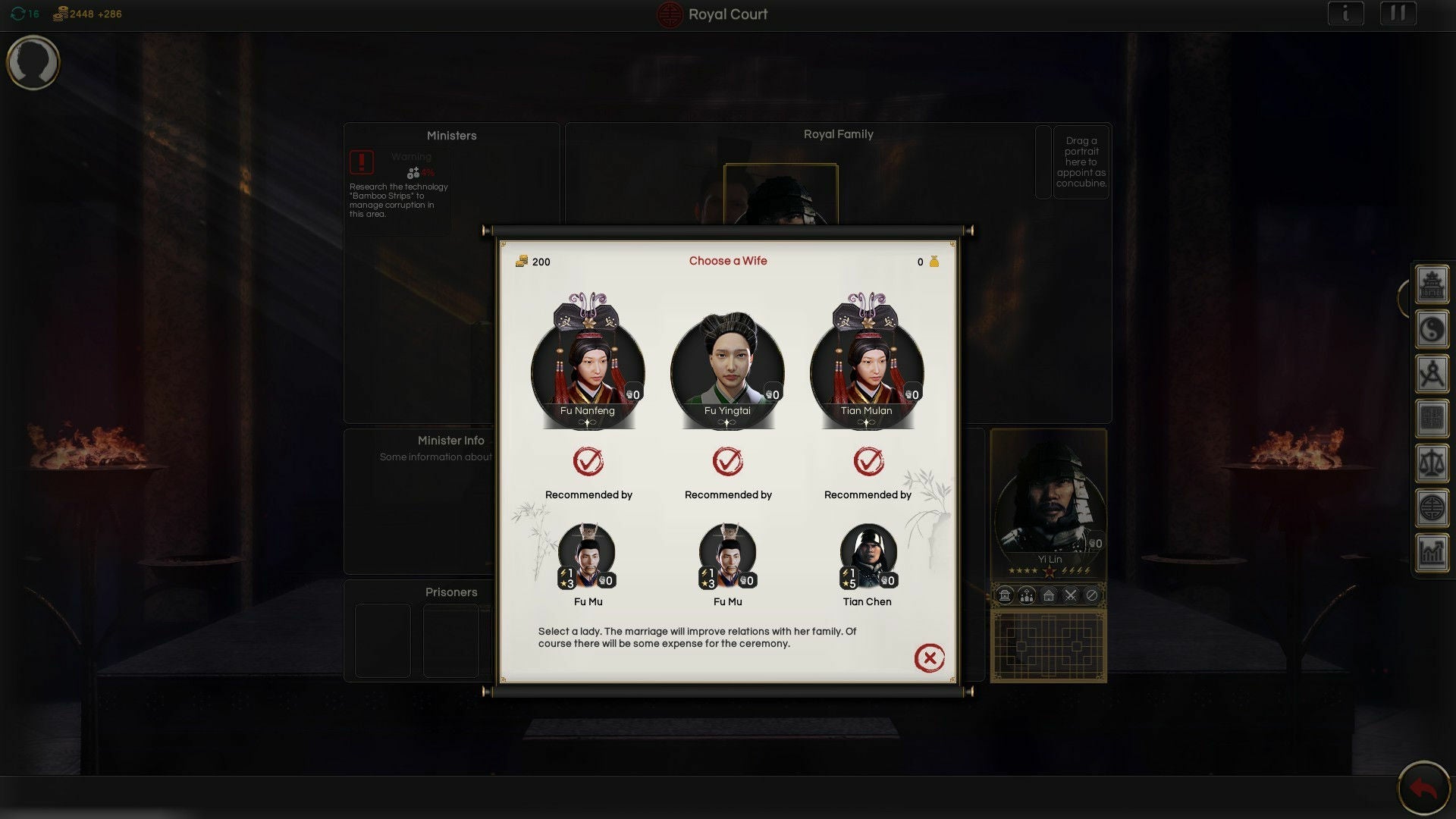The height and width of the screenshot is (819, 1456).
Task: Open the yin-yang sidebar icon
Action: pos(1432,330)
